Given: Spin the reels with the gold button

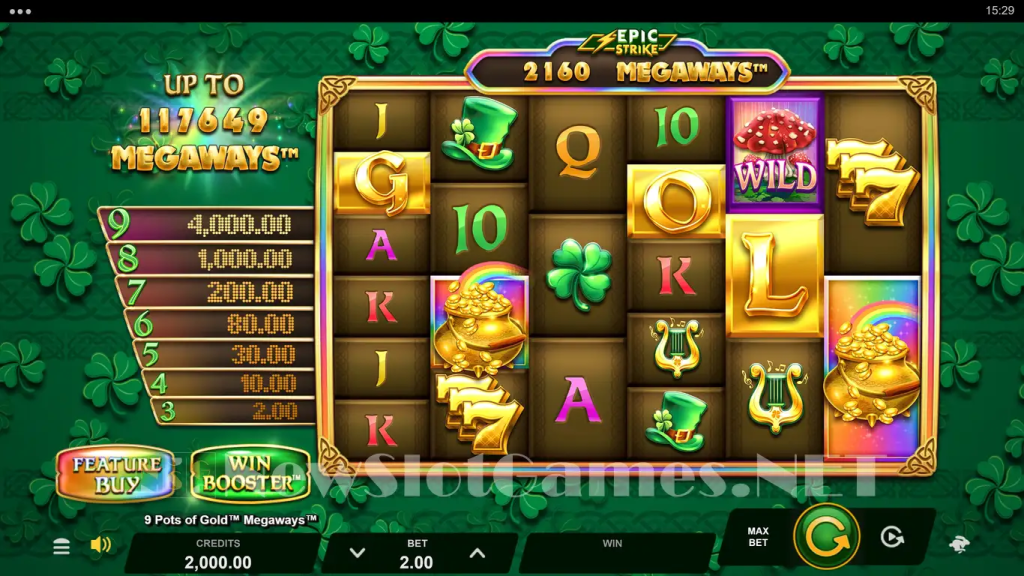Looking at the screenshot, I should click(x=826, y=537).
